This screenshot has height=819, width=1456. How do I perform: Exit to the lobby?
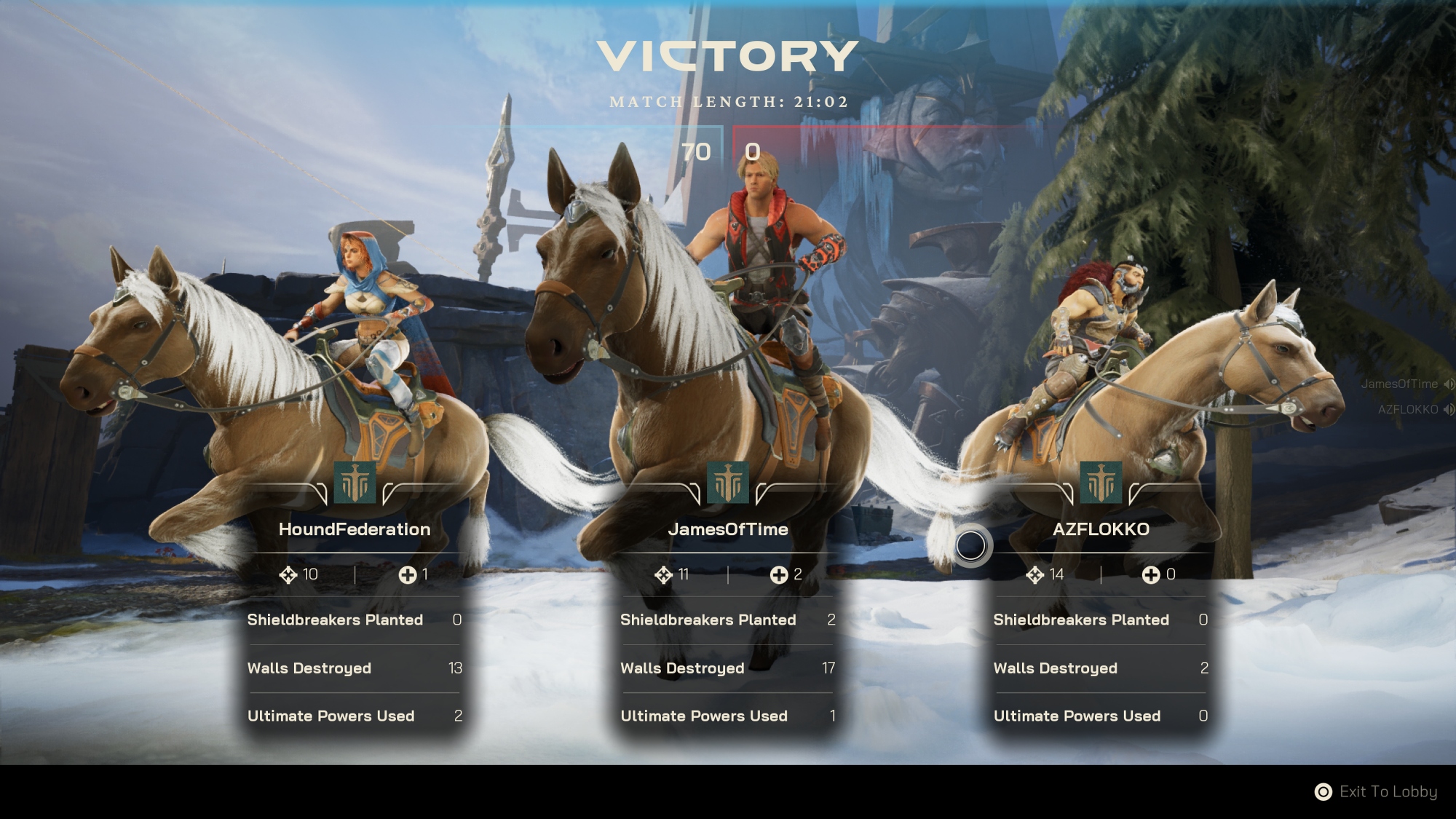(x=1376, y=791)
